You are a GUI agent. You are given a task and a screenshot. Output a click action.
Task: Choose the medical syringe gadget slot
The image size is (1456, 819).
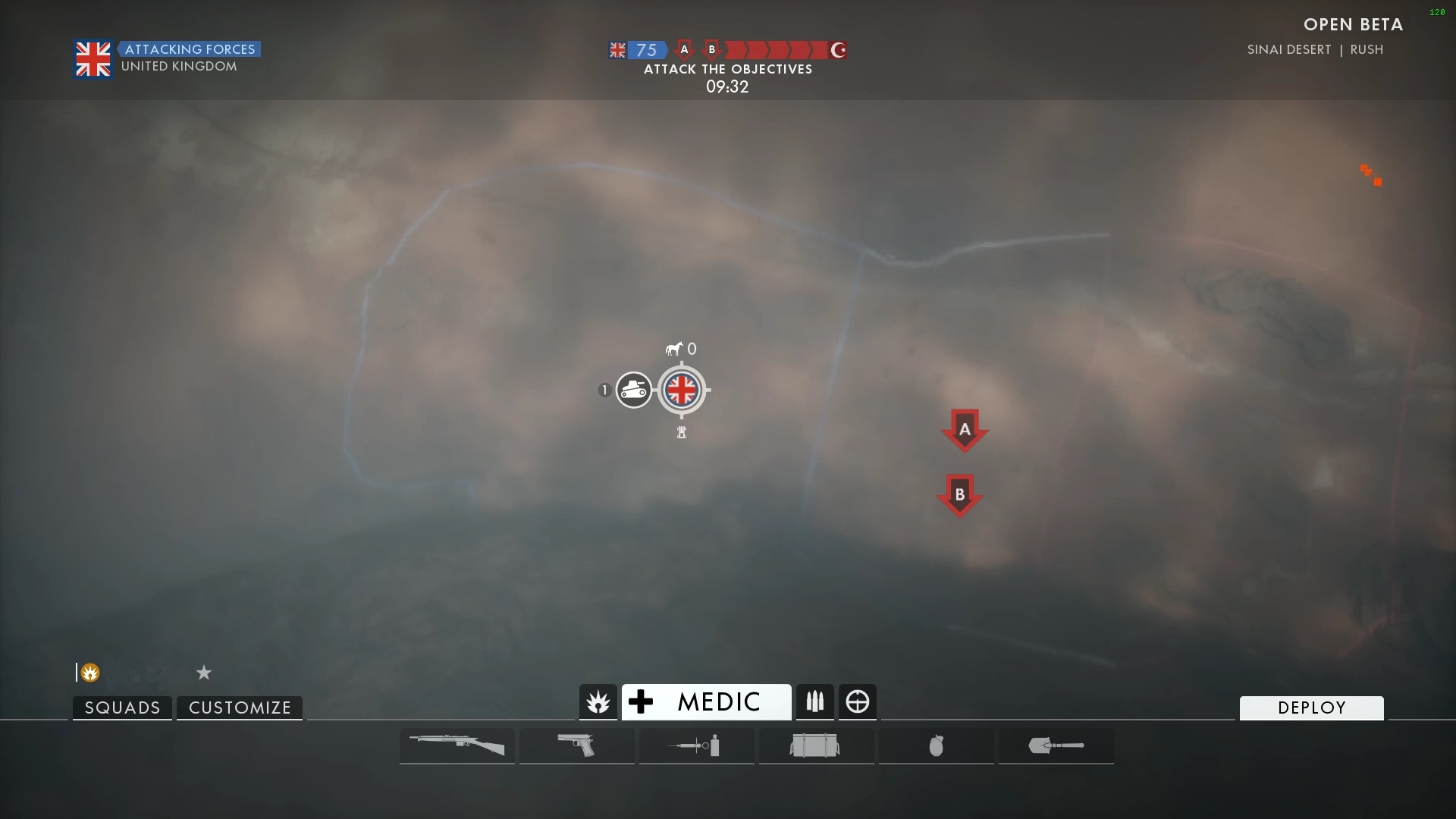[x=696, y=745]
